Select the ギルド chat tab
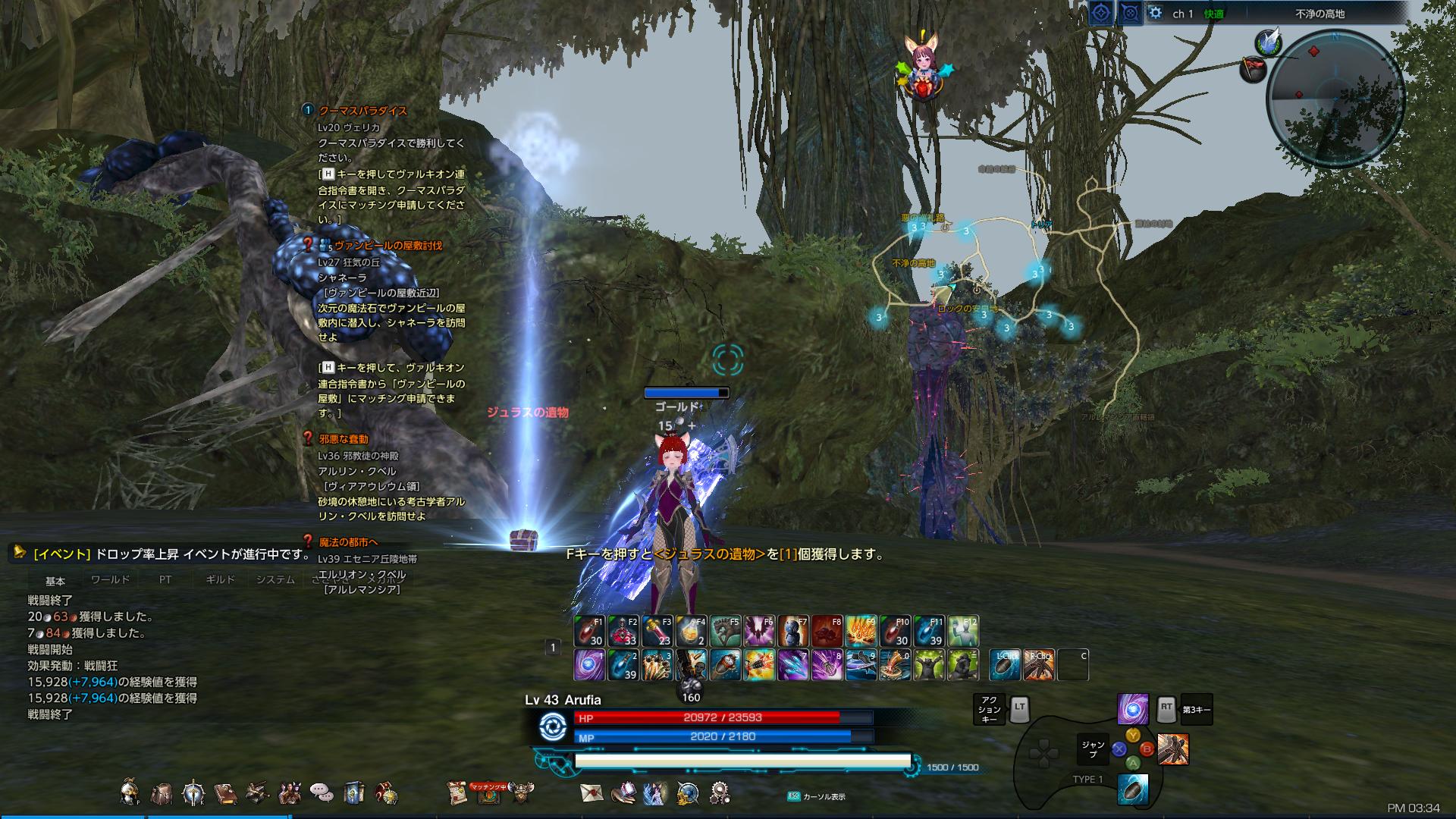This screenshot has width=1456, height=819. [x=220, y=578]
